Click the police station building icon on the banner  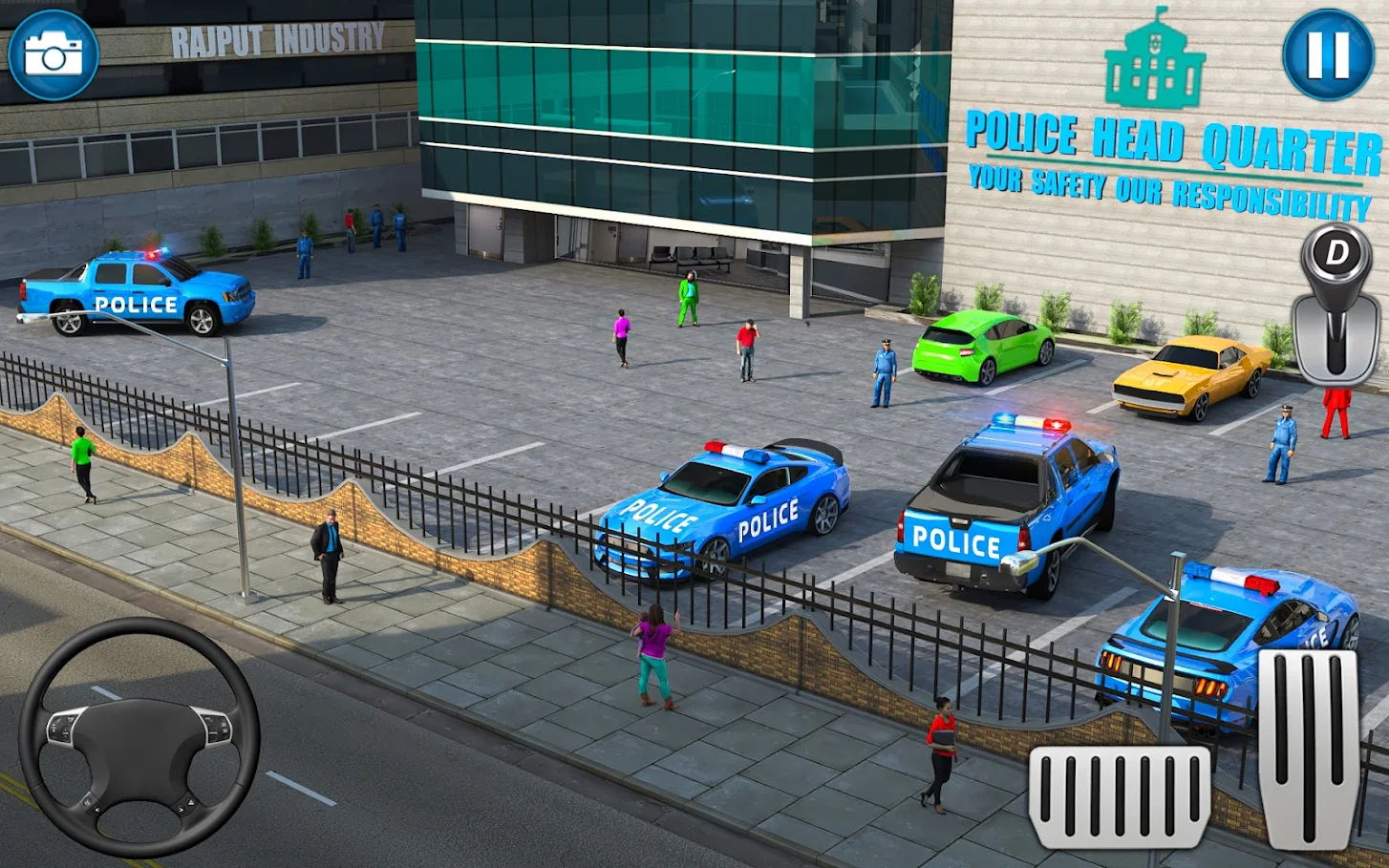click(x=1153, y=65)
